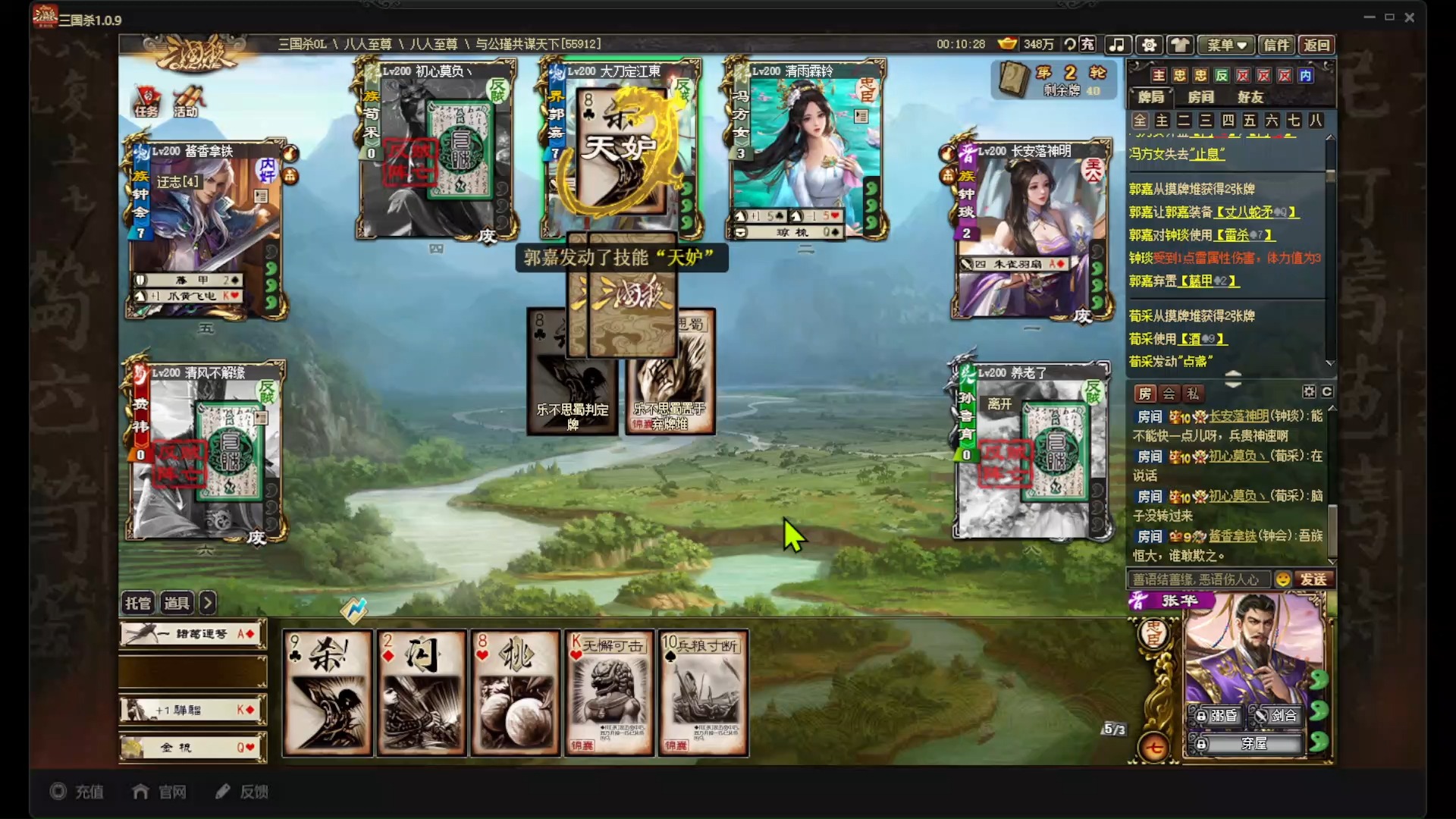Switch to the 好友 friends tab
Image resolution: width=1456 pixels, height=819 pixels.
(x=1250, y=97)
